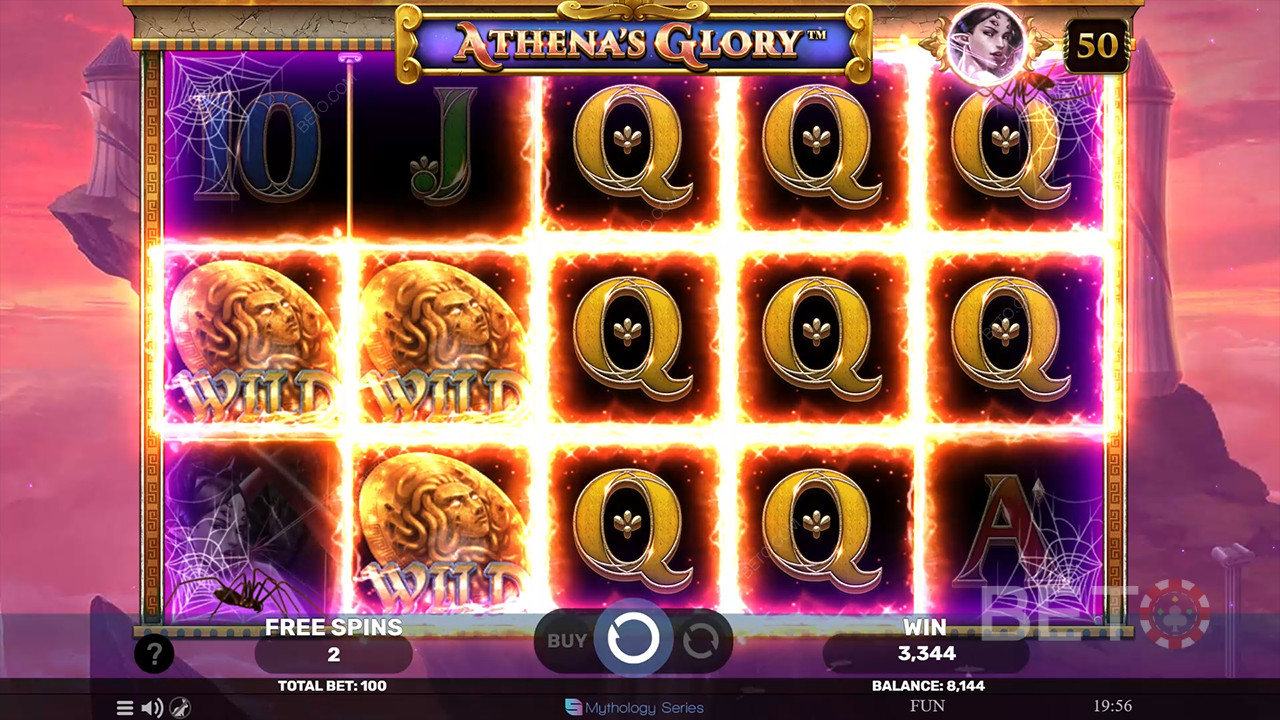The image size is (1280, 720).
Task: Activate the autoplay arrows button
Action: 700,640
